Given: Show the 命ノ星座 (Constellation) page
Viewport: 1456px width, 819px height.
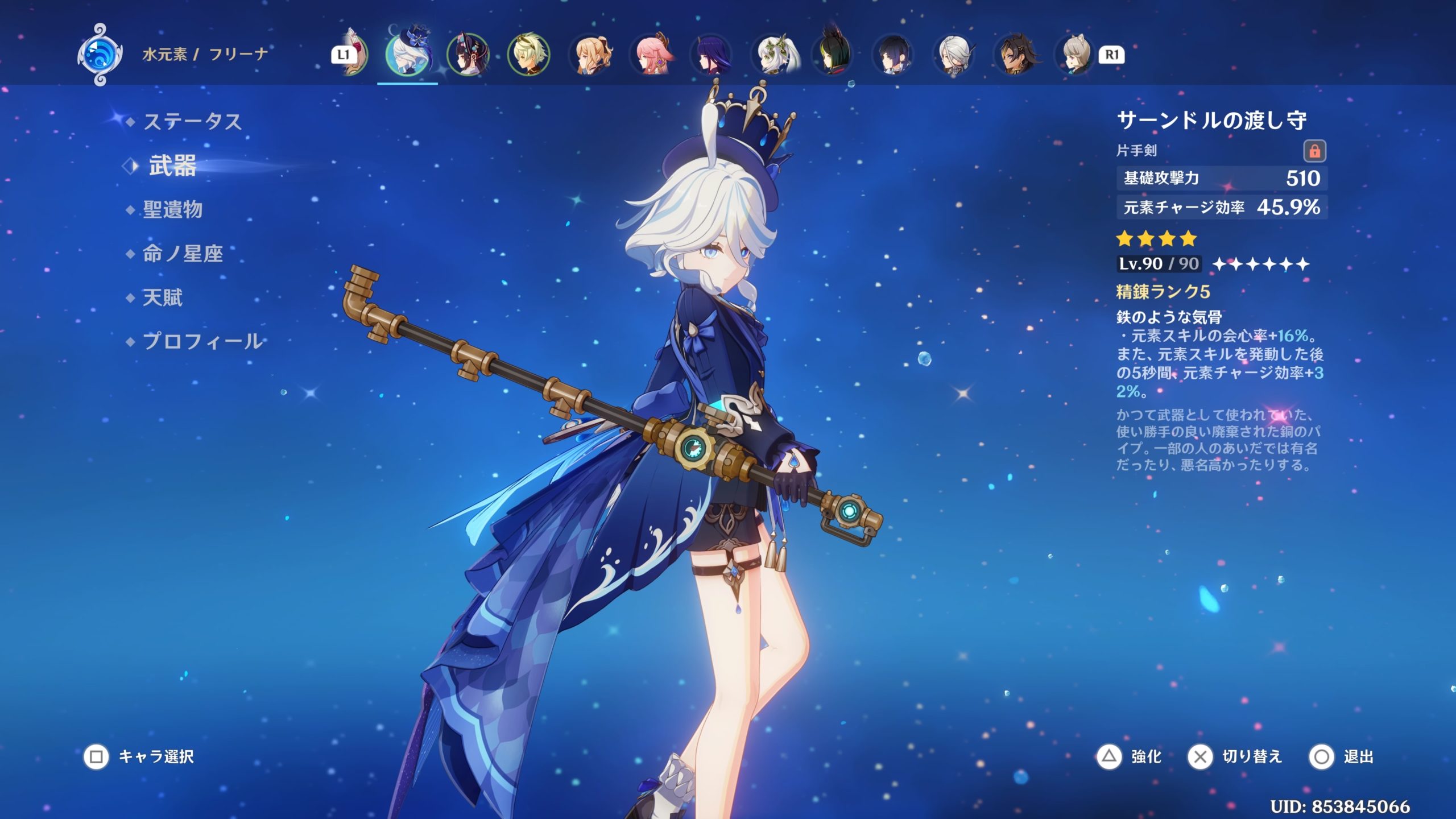Looking at the screenshot, I should coord(182,254).
